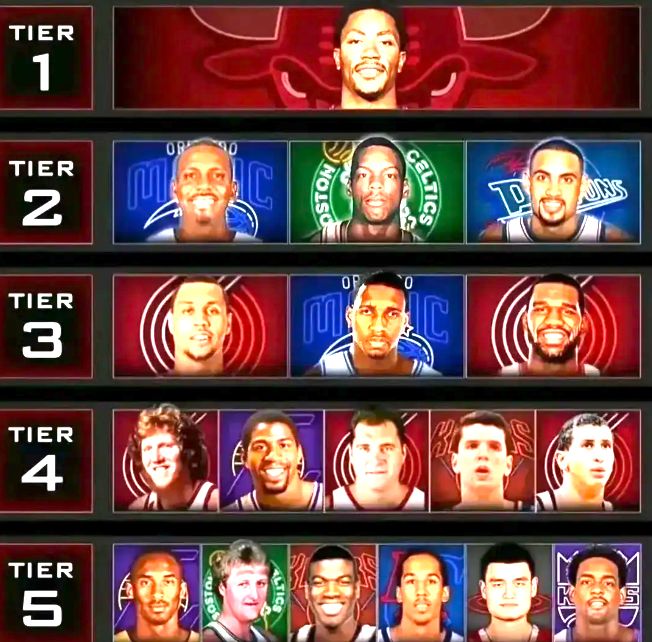Select the curly-haired player card in Tier 4

[165, 459]
